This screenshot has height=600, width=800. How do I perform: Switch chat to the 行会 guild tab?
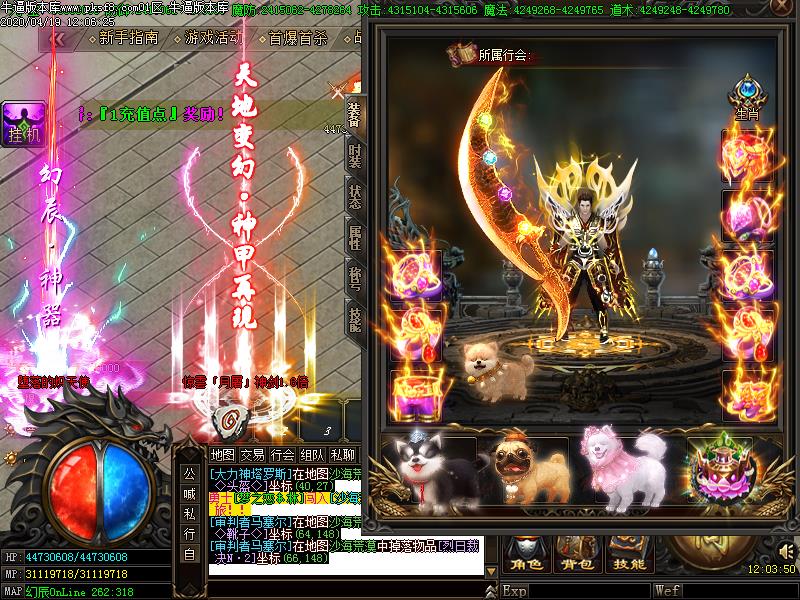pos(282,455)
